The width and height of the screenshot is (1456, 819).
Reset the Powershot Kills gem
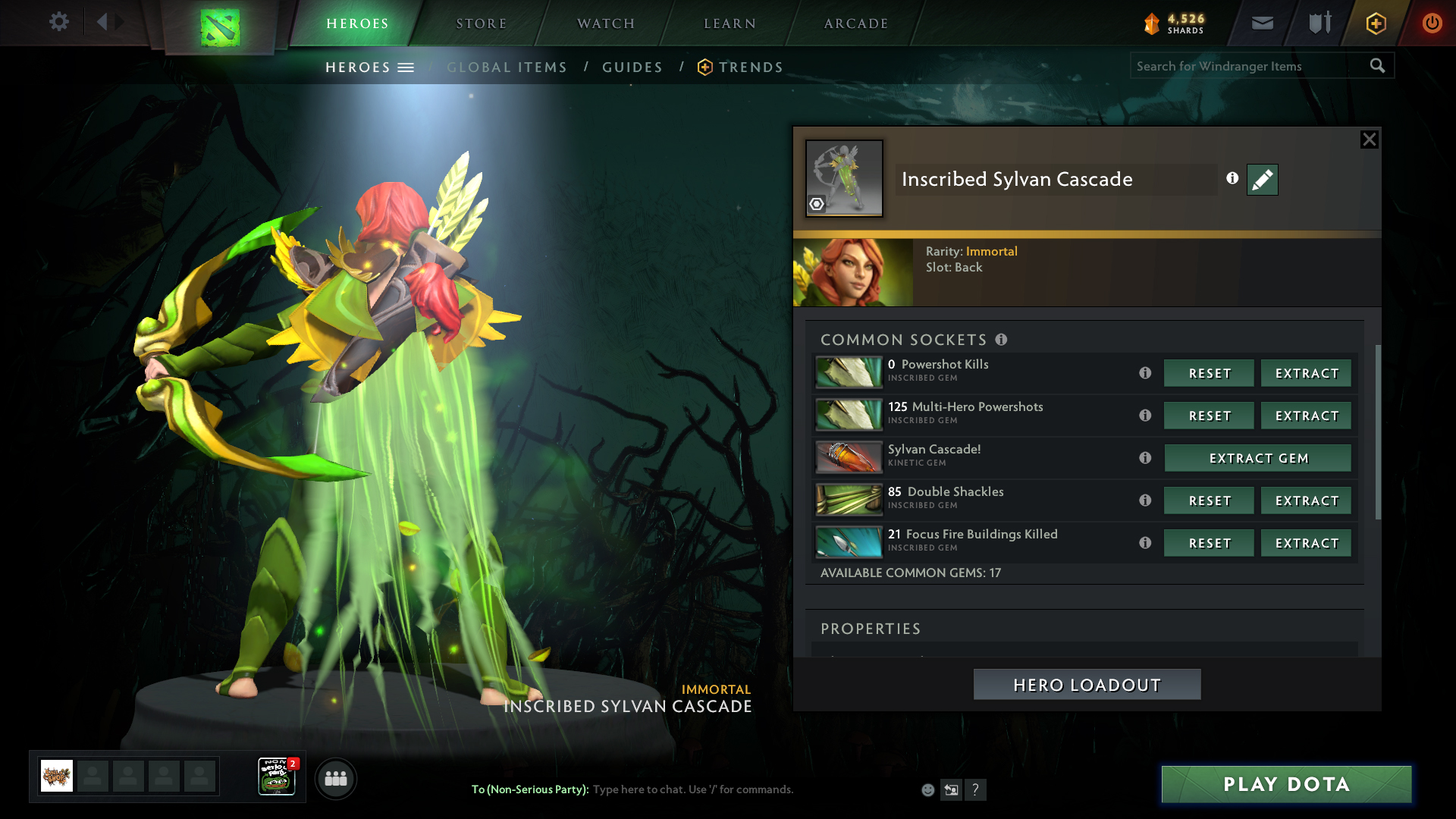1209,373
